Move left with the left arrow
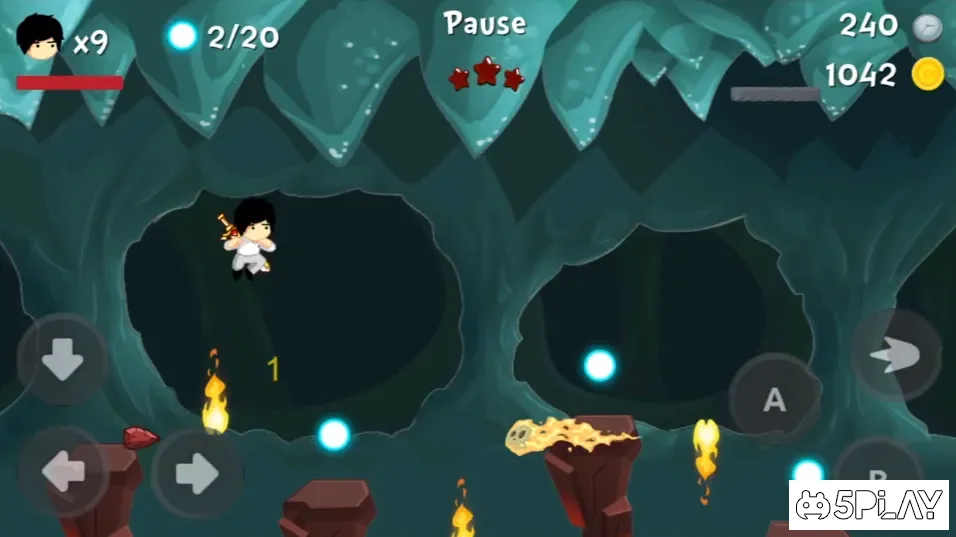 (62, 472)
